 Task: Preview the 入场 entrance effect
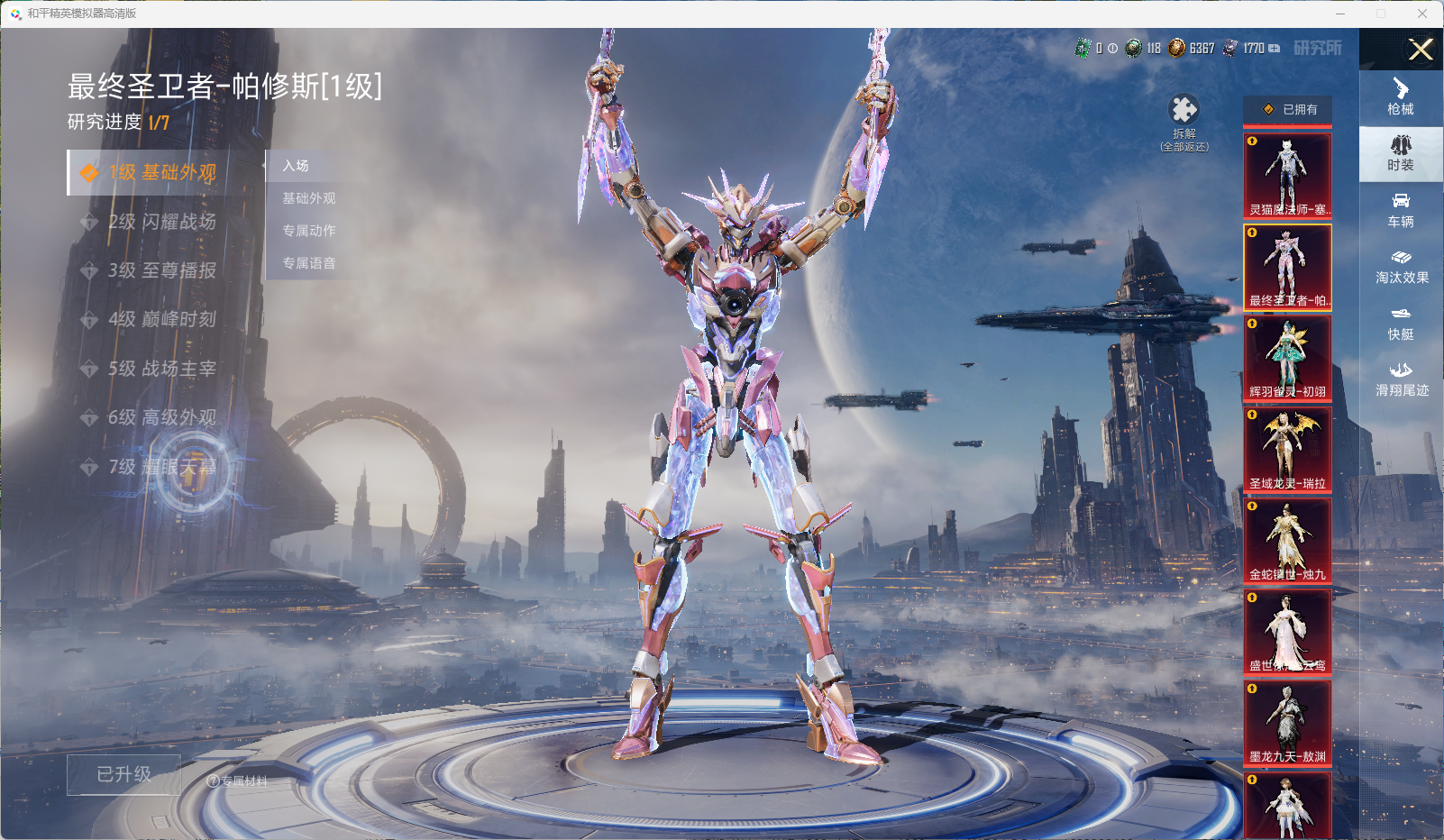click(296, 166)
